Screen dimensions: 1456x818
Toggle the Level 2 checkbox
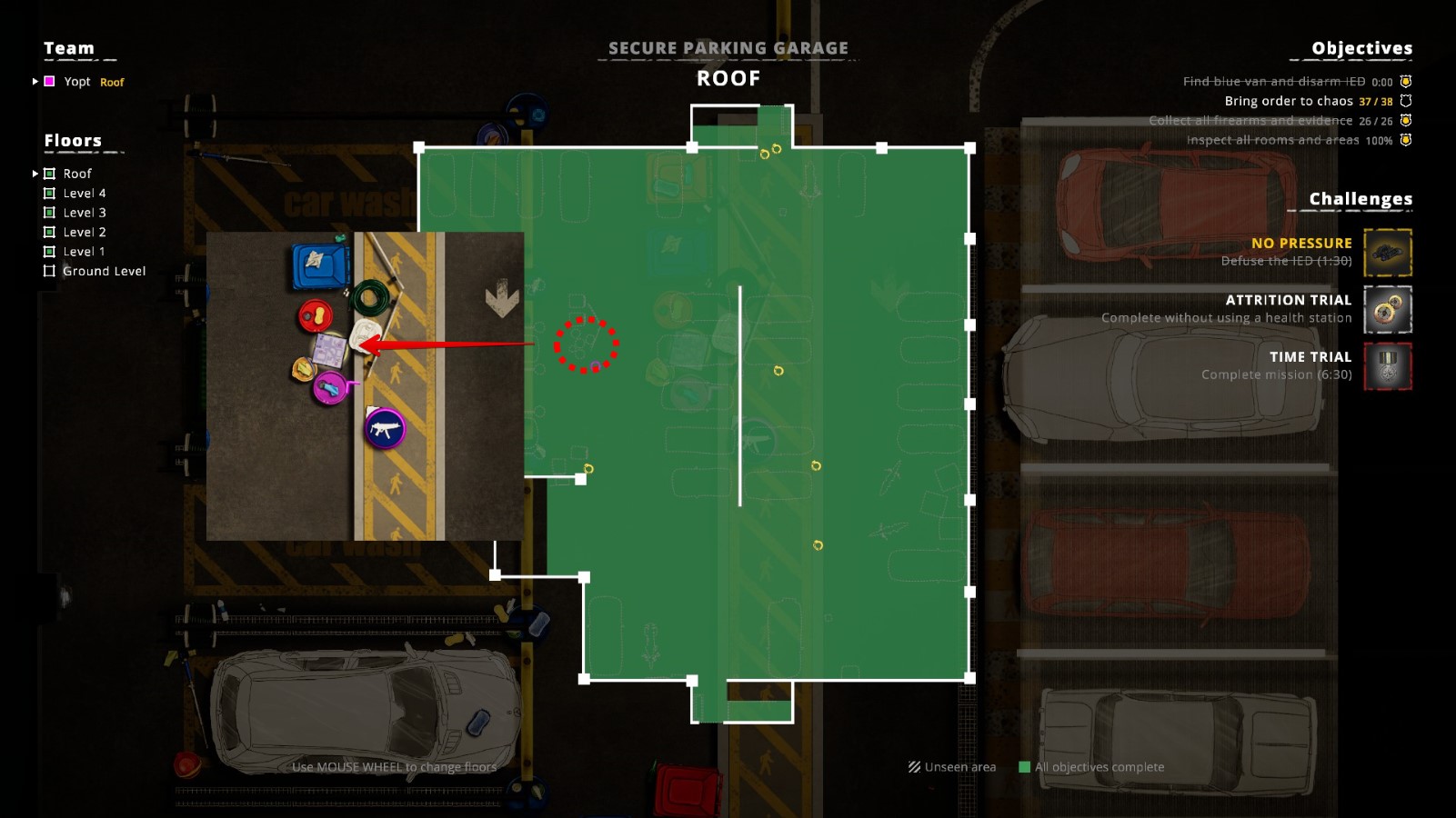(x=51, y=232)
